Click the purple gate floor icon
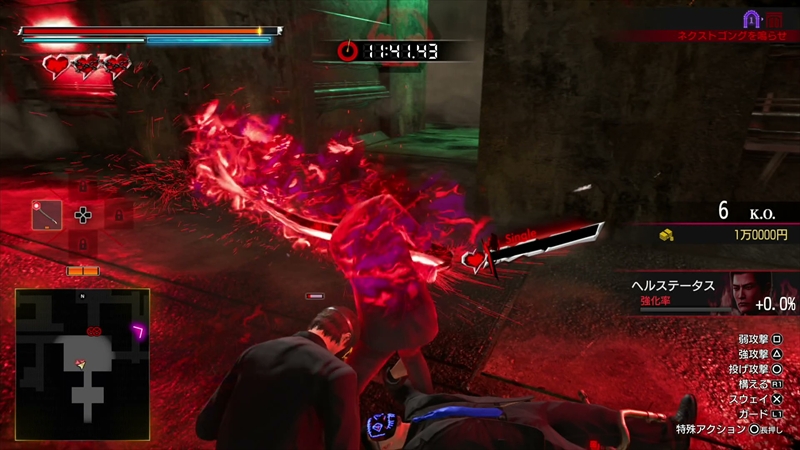800x450 pixels. tap(751, 18)
